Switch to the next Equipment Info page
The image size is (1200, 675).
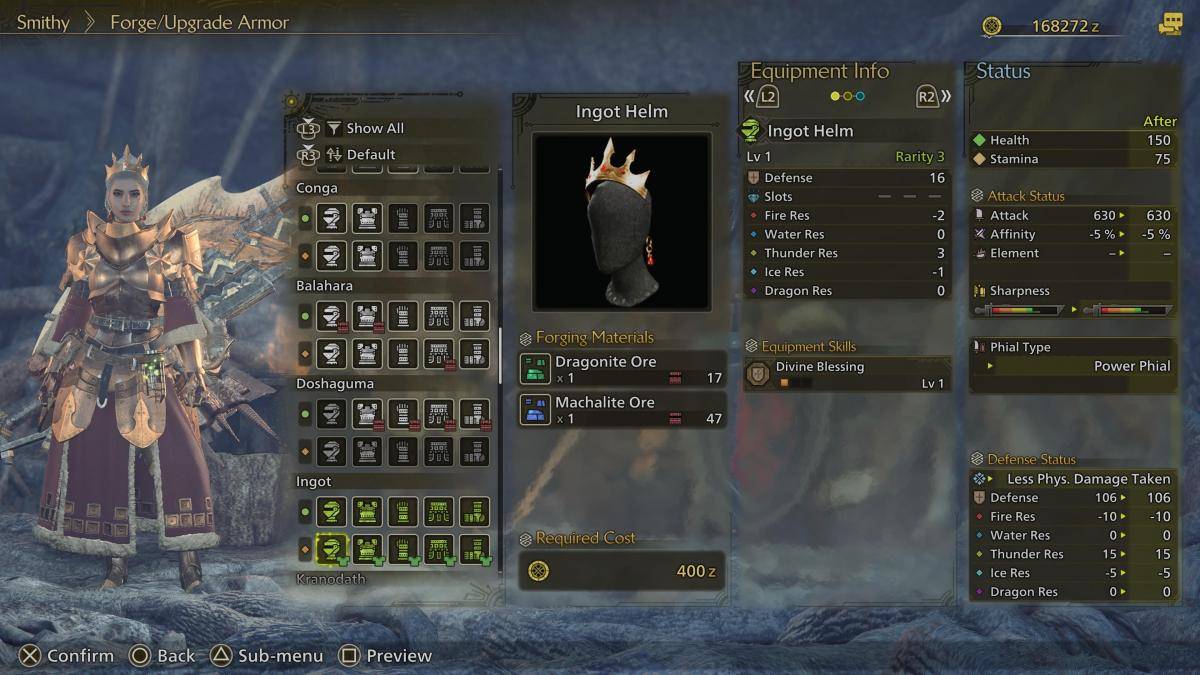tap(931, 97)
